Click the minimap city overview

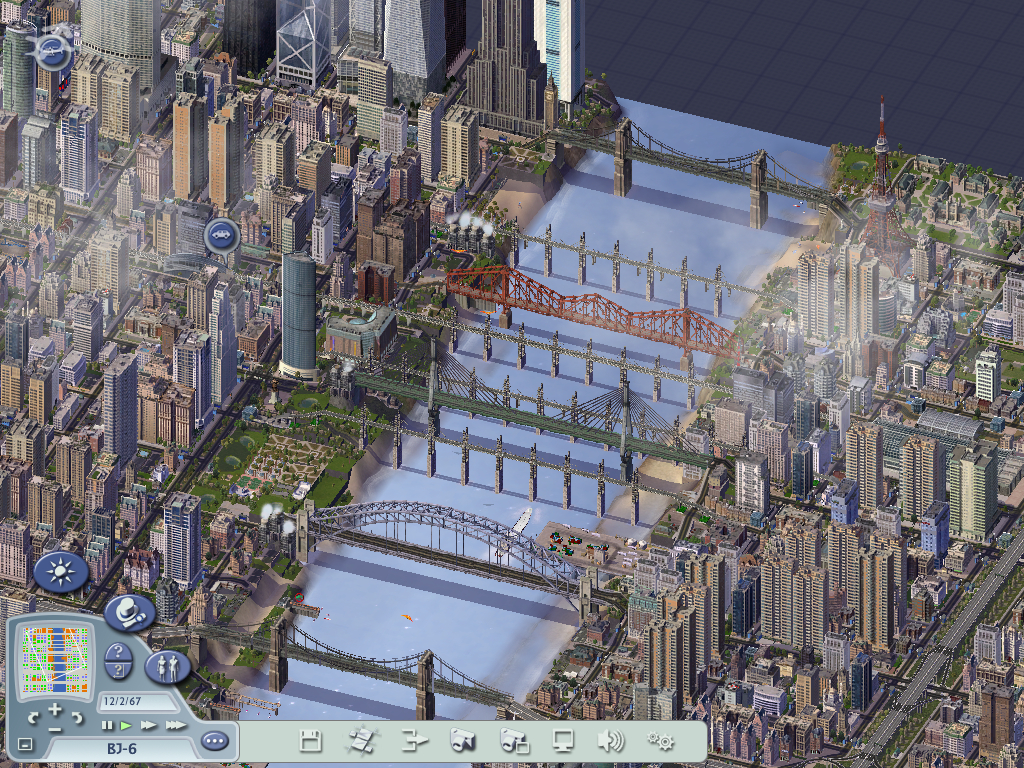point(56,658)
